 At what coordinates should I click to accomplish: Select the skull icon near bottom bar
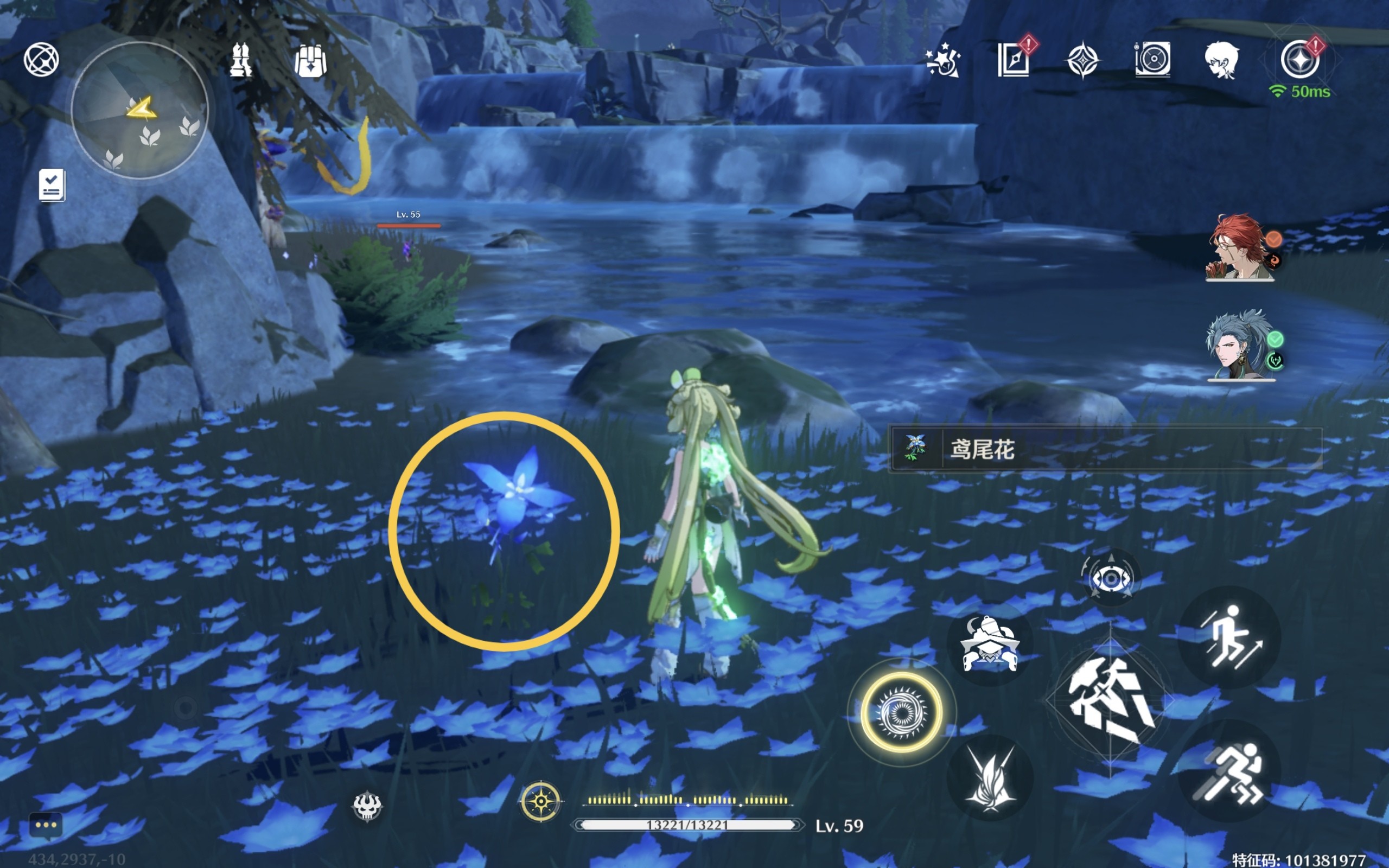(367, 806)
